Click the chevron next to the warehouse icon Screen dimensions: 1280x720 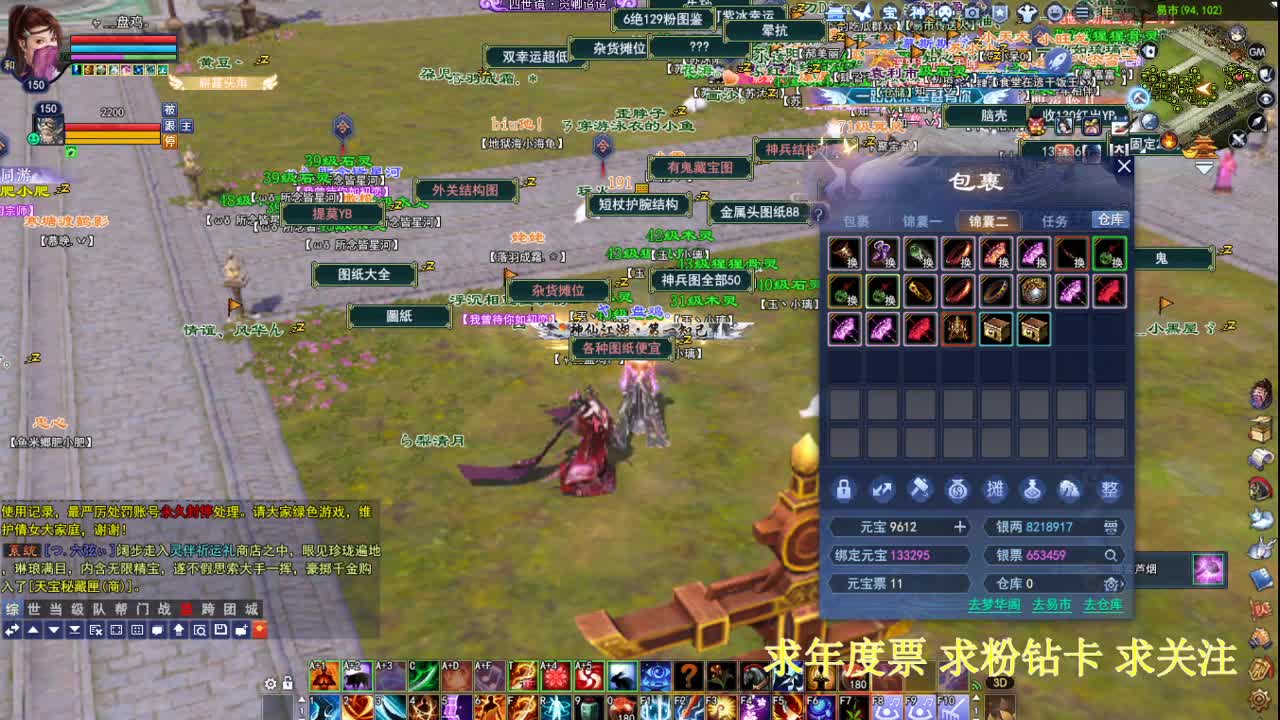click(x=1122, y=584)
